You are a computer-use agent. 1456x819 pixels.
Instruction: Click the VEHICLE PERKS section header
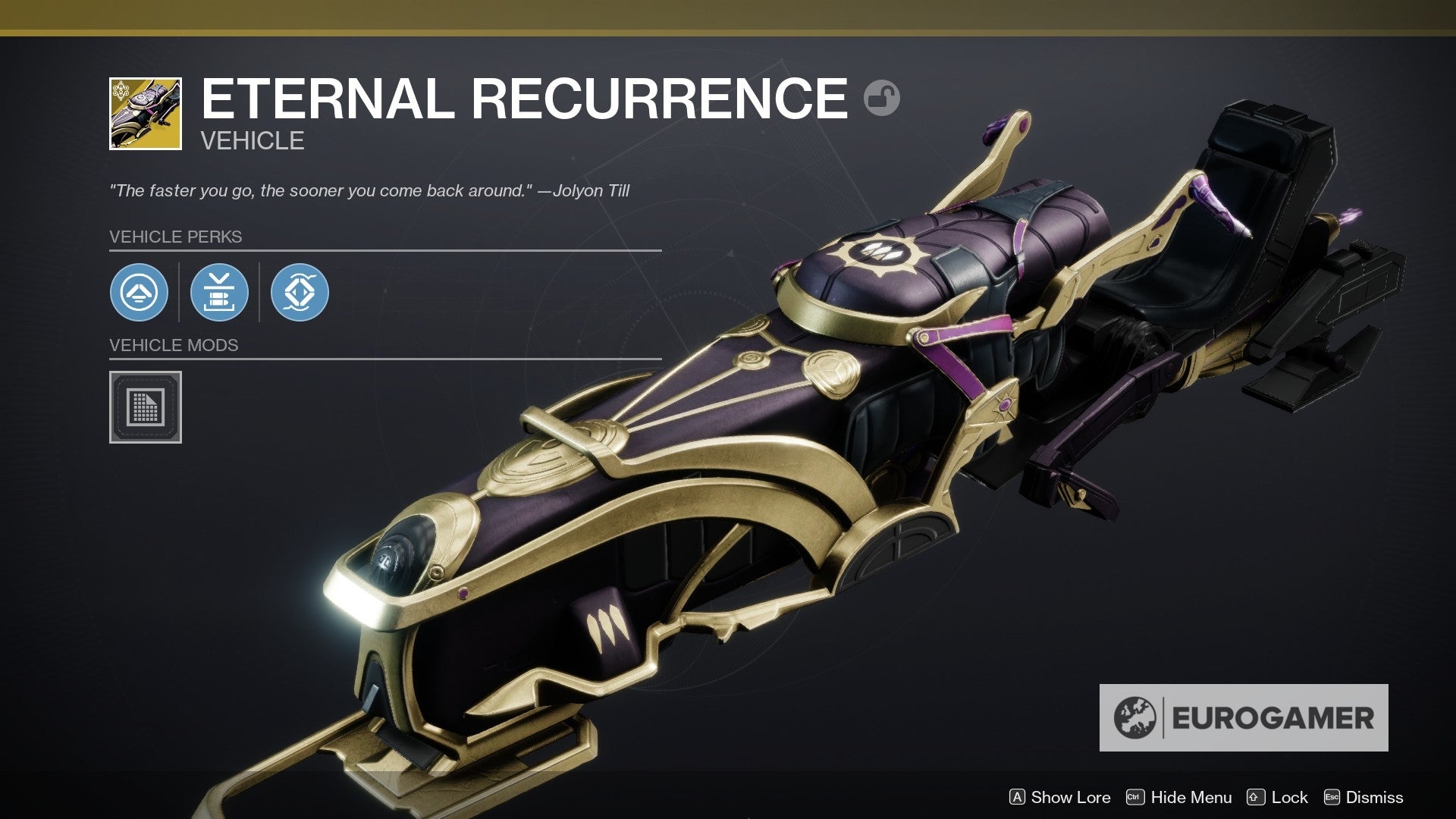pyautogui.click(x=175, y=237)
